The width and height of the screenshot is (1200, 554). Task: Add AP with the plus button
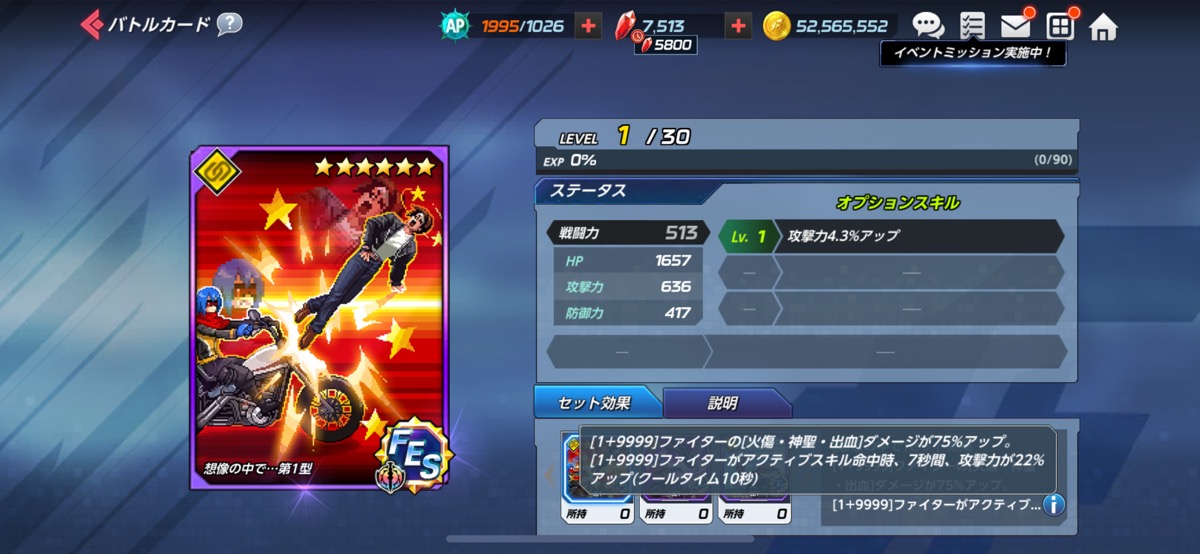coord(589,26)
